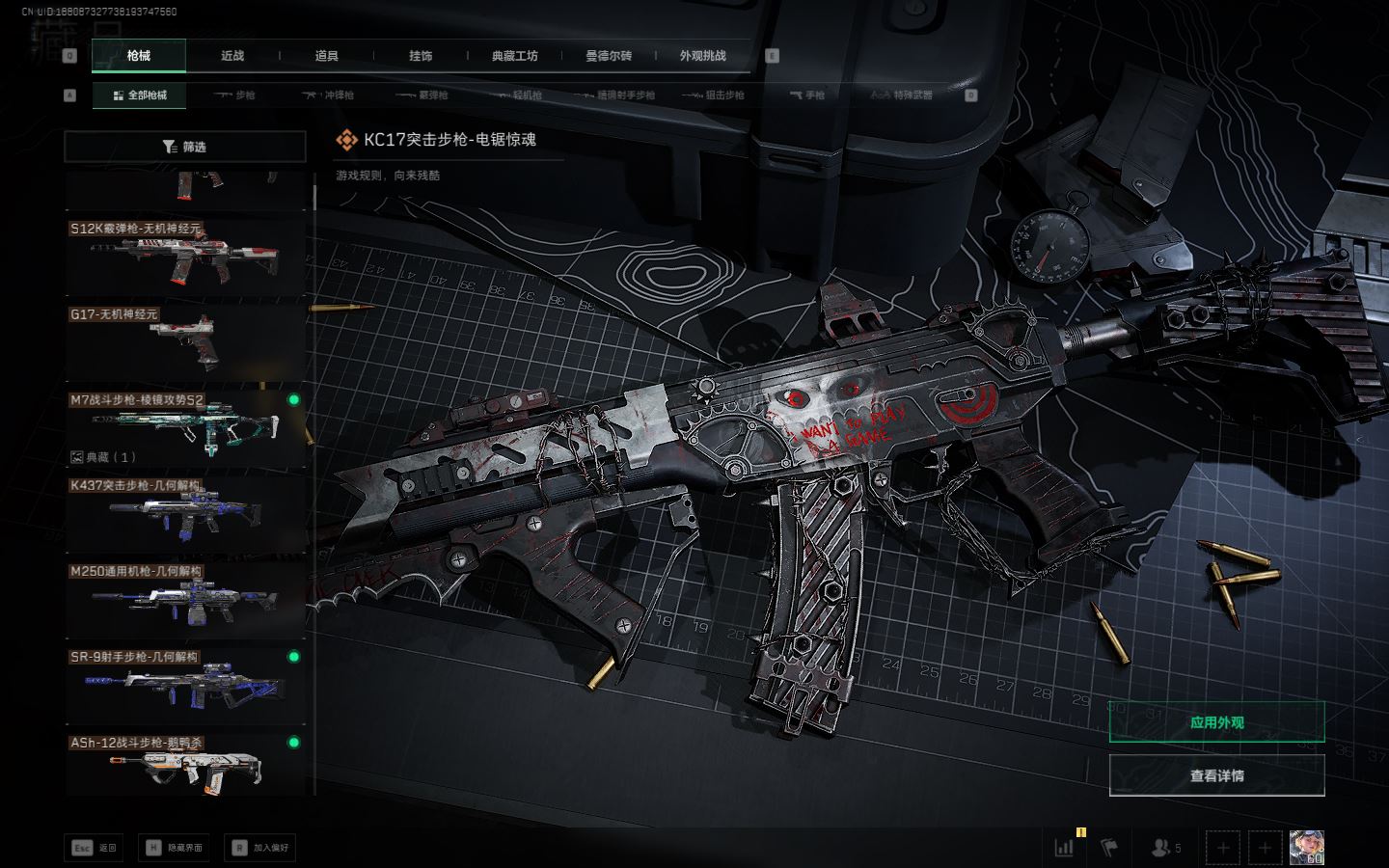Go to the 典藏工坊 tab
This screenshot has width=1389, height=868.
coord(514,56)
